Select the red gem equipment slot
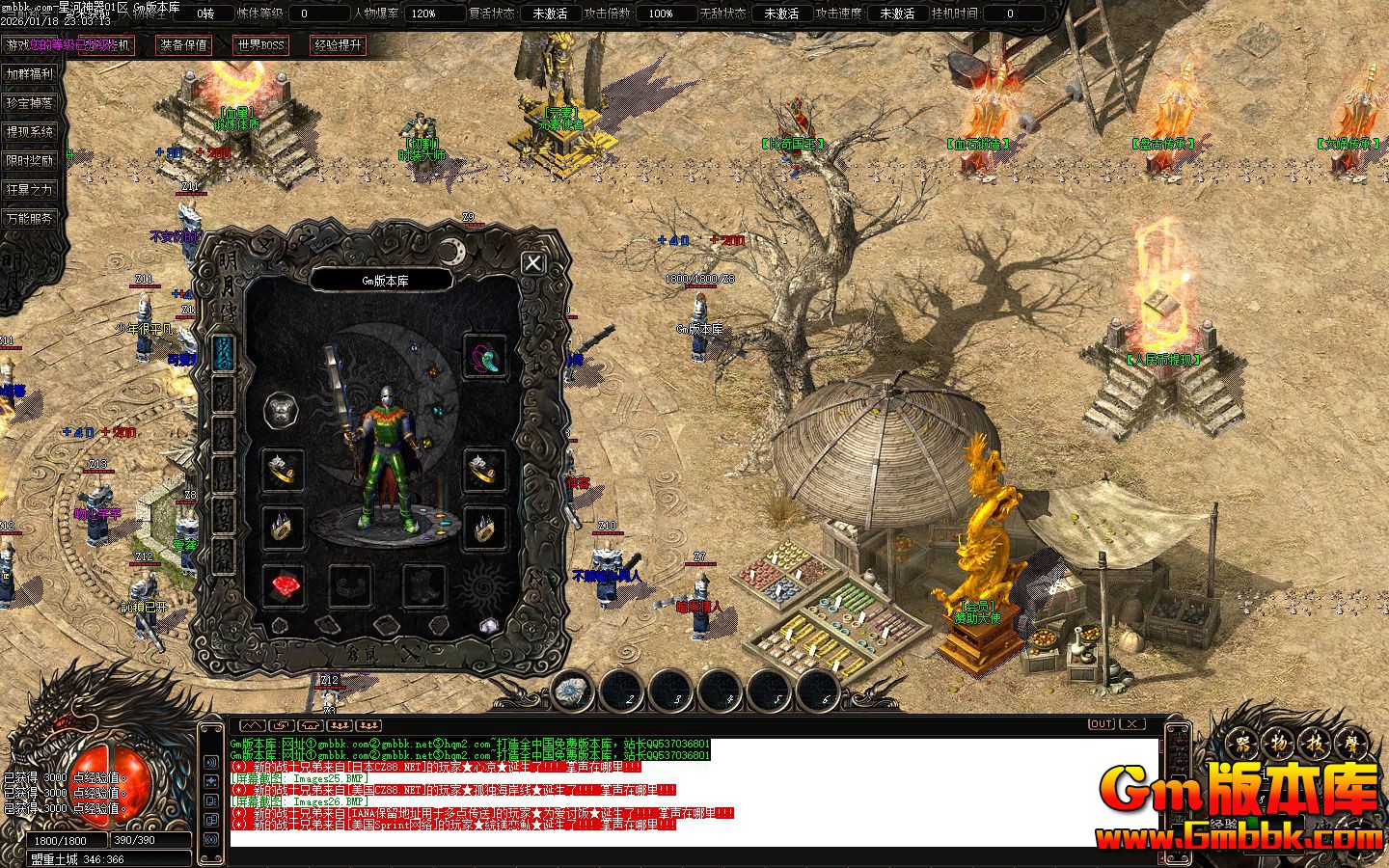Image resolution: width=1389 pixels, height=868 pixels. 283,585
